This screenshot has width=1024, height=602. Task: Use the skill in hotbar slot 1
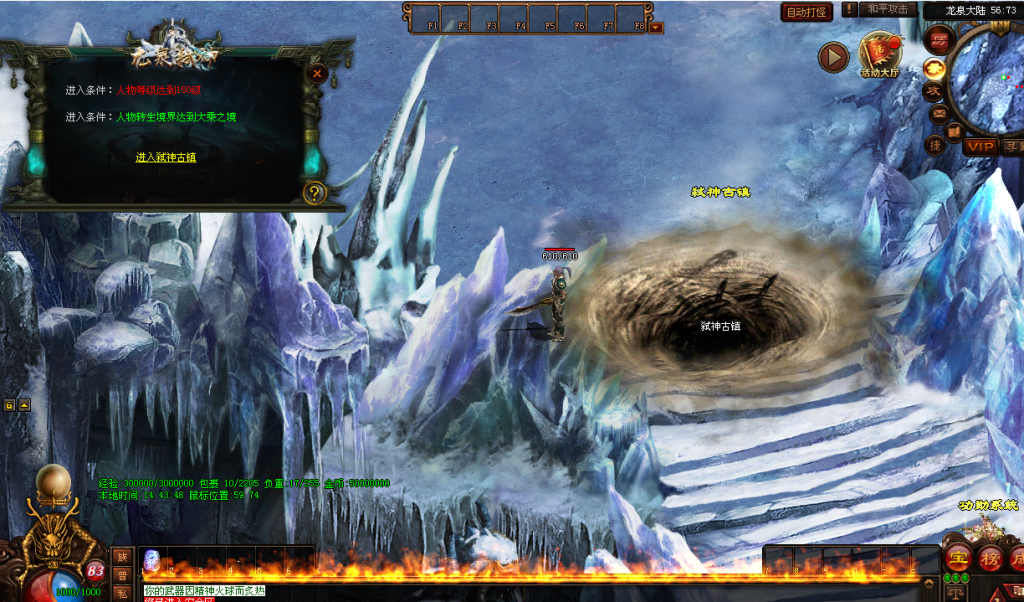coord(151,560)
